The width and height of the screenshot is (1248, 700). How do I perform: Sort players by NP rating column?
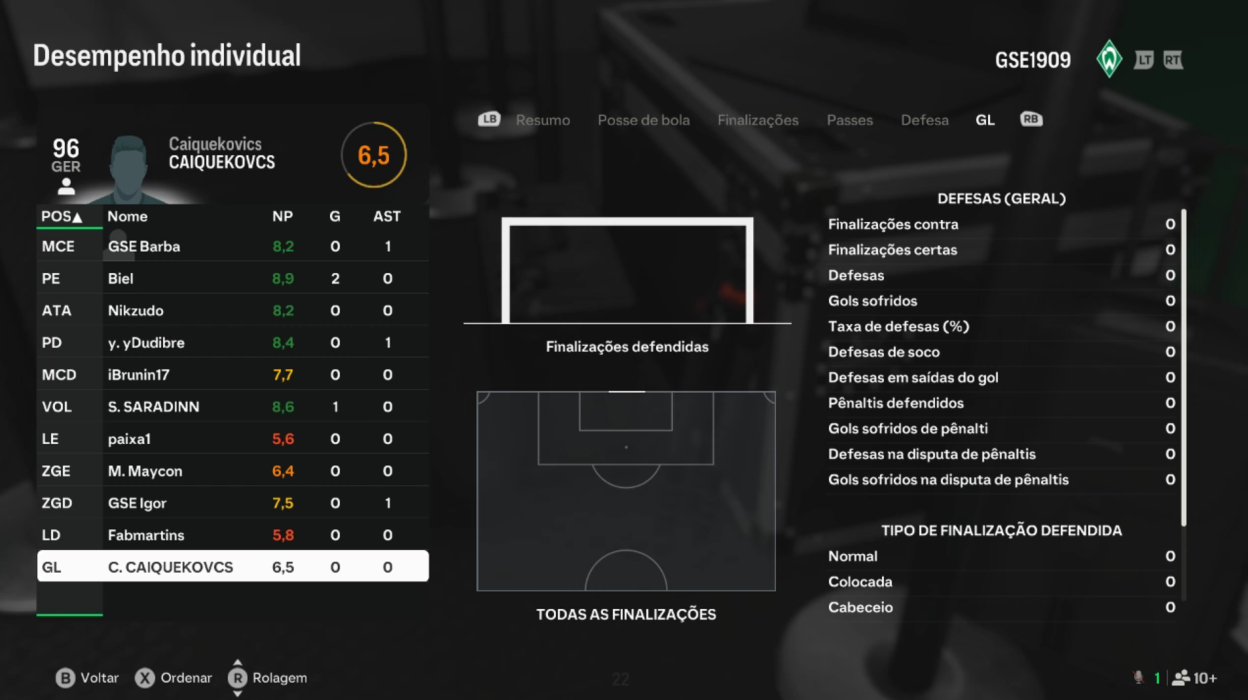click(282, 216)
